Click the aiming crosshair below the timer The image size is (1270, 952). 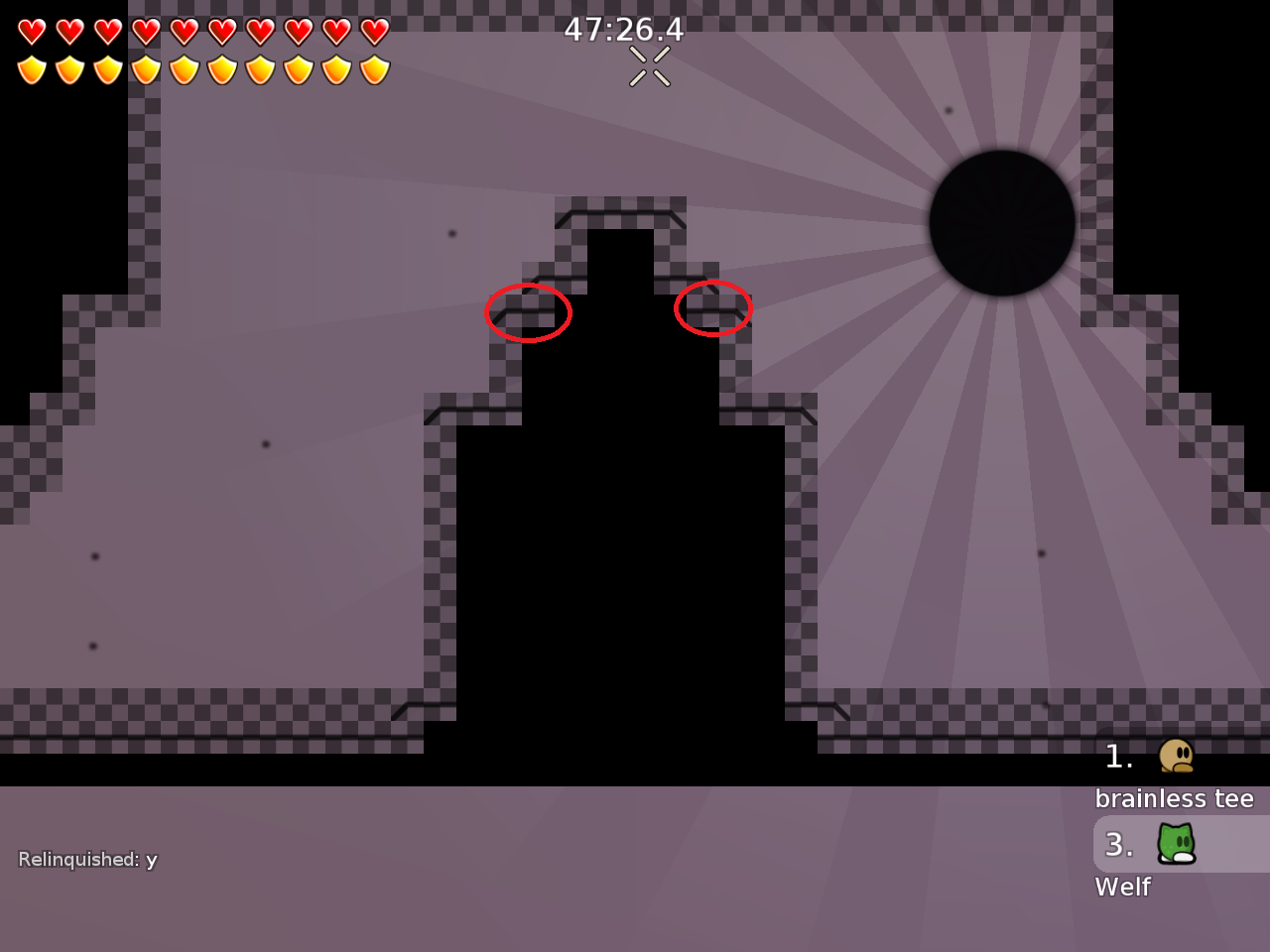pos(648,64)
